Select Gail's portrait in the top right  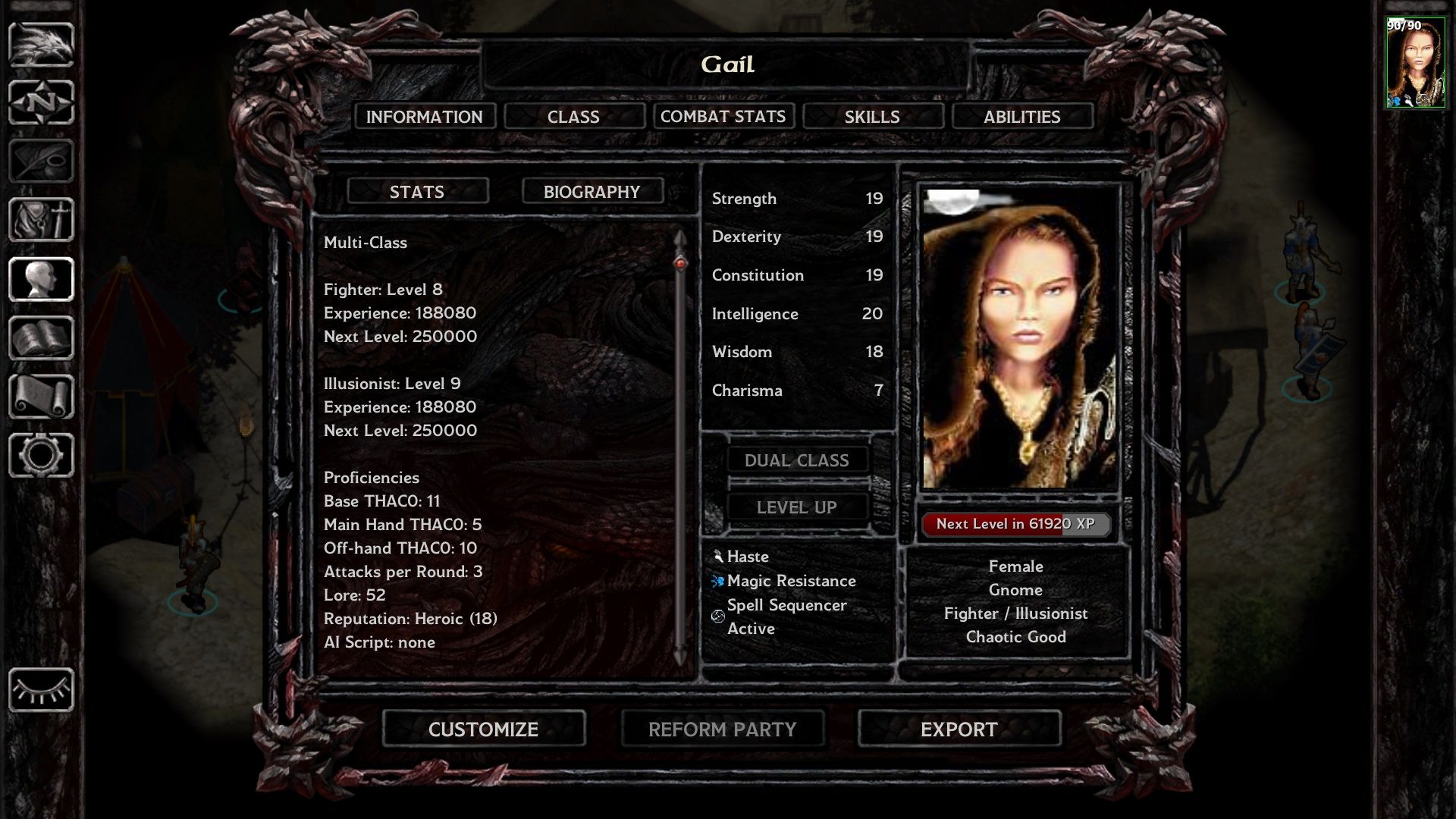click(x=1415, y=61)
